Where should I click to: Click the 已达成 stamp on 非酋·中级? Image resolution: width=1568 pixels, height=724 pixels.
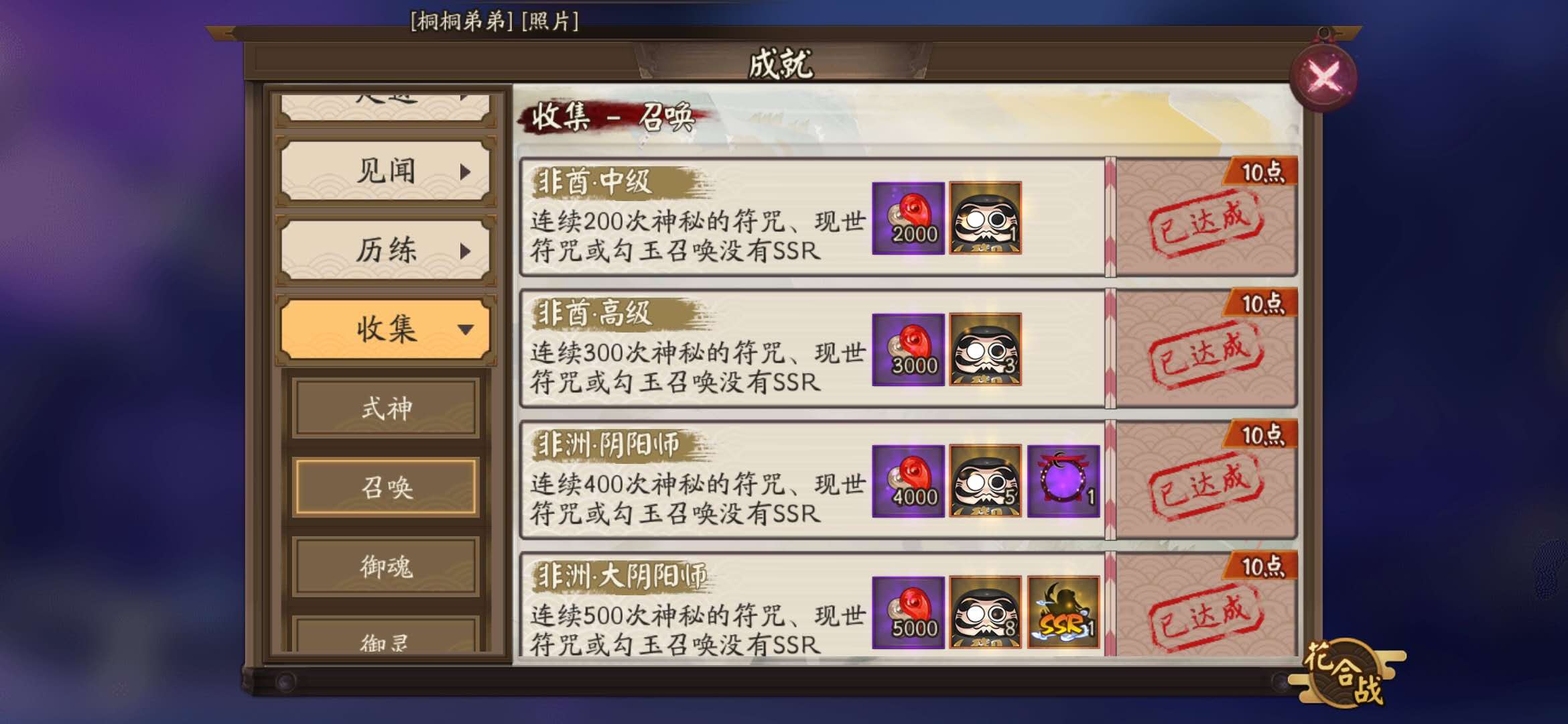(1204, 222)
